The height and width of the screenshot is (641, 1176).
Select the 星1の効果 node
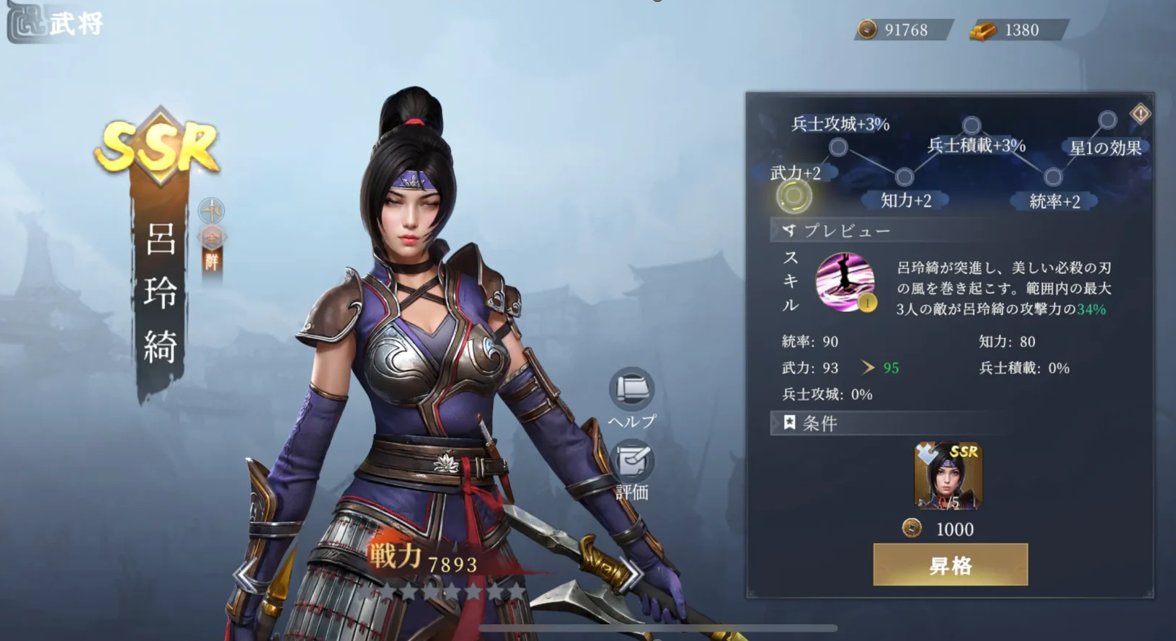1107,121
